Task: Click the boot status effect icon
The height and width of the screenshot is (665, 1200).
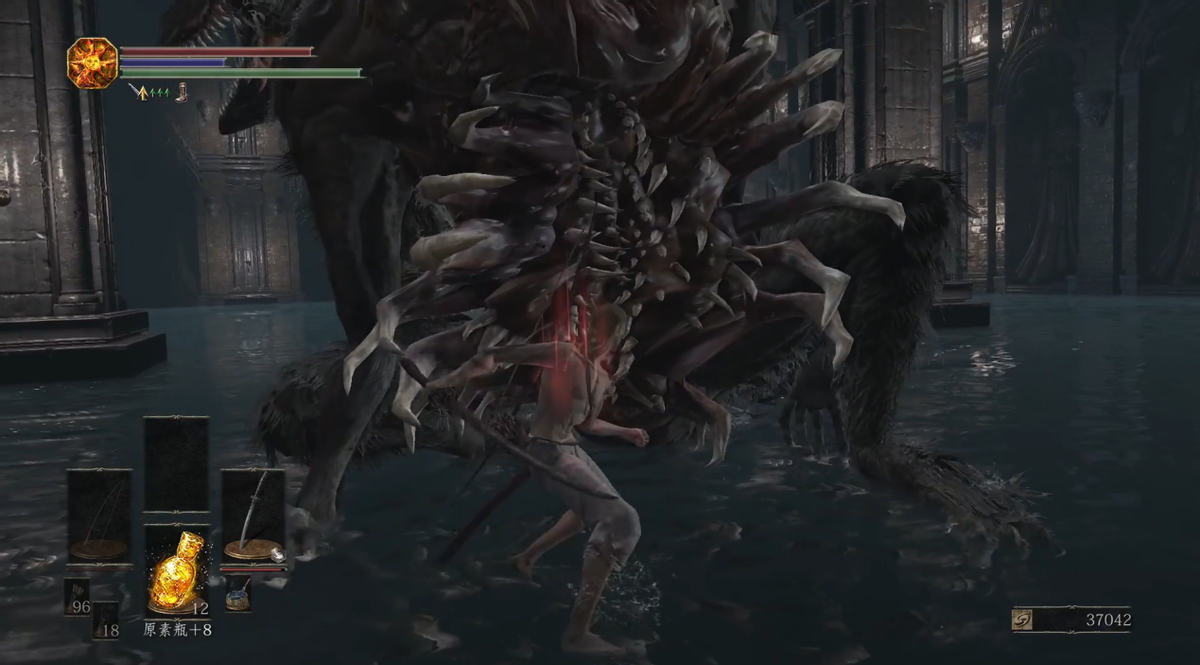Action: (x=182, y=93)
